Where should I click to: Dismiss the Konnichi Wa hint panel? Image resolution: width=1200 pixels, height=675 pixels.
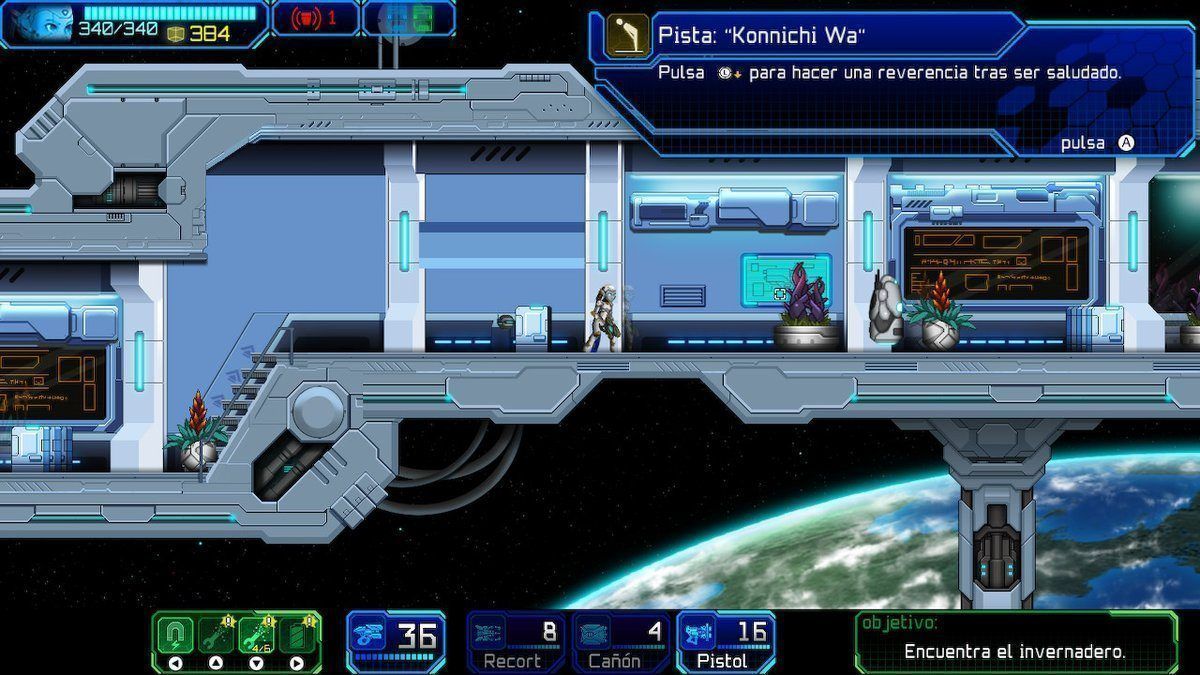[1126, 143]
